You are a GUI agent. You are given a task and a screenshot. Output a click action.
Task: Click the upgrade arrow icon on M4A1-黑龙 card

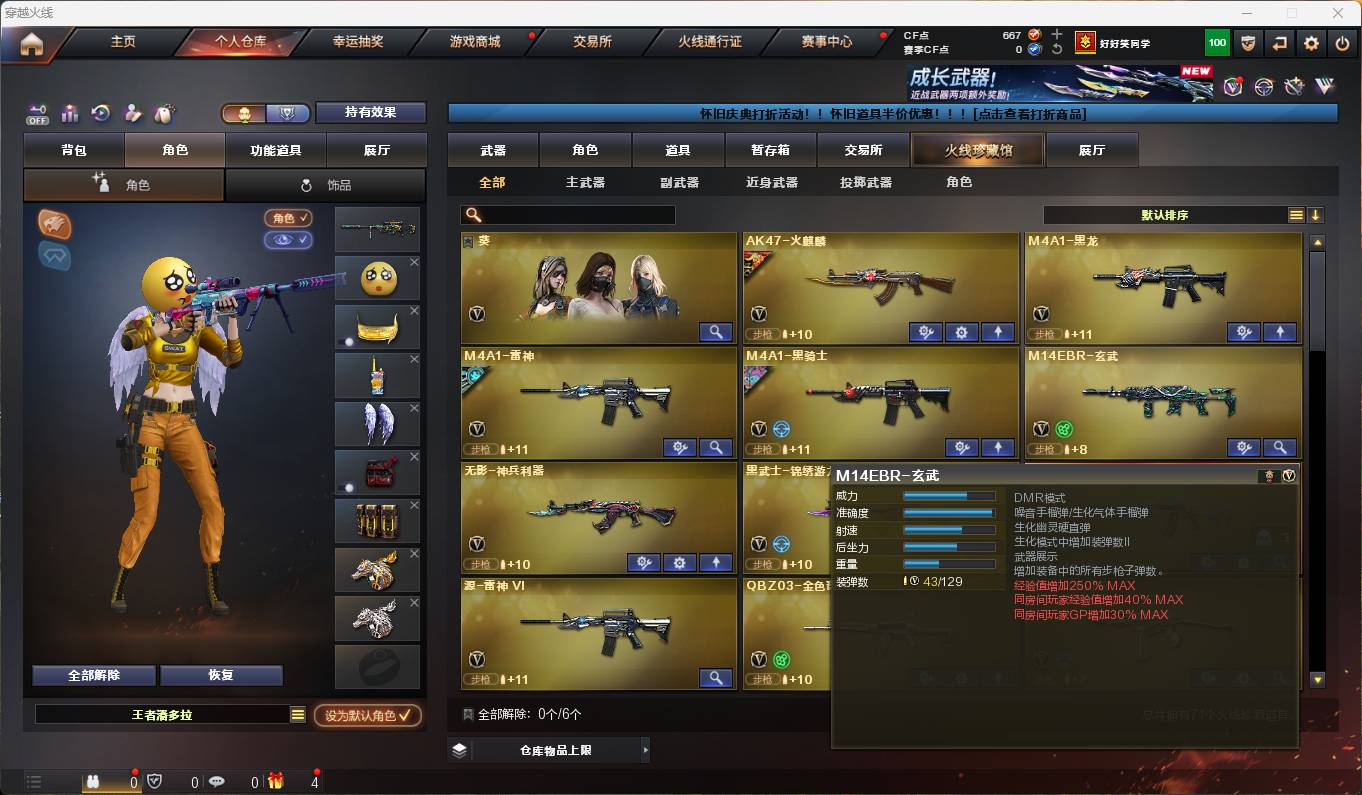1280,331
